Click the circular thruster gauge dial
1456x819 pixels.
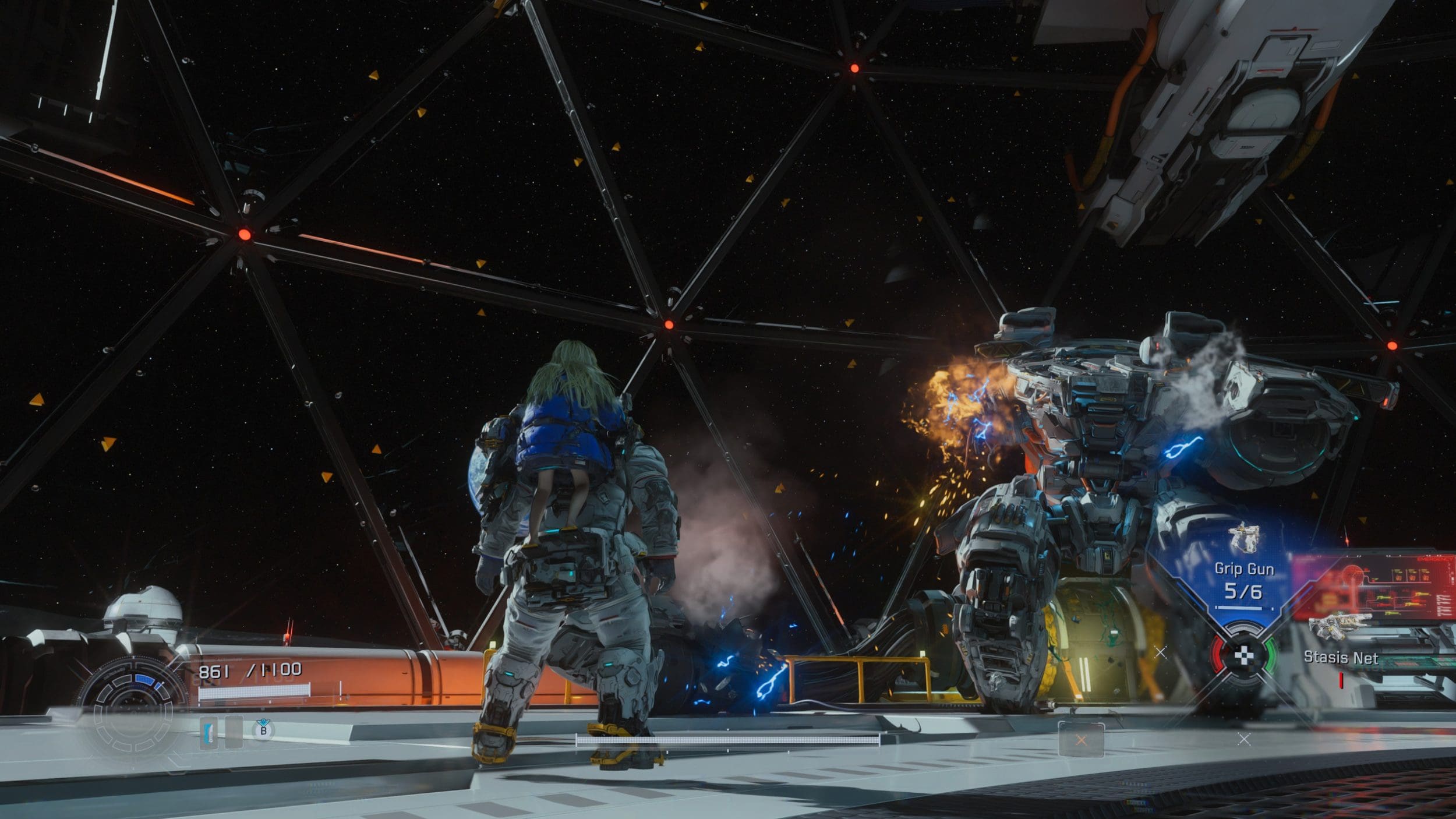[133, 708]
